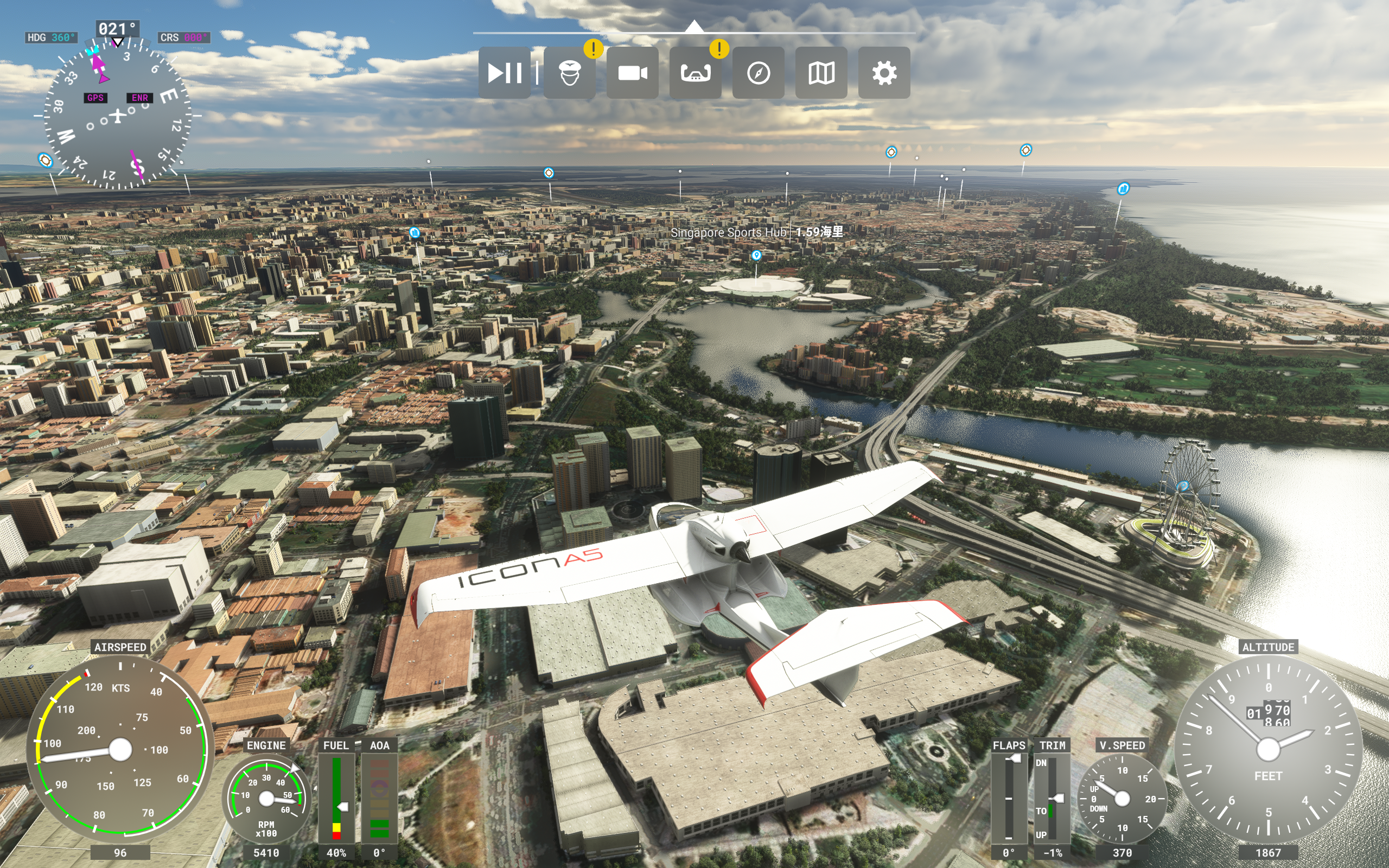Select the Singapore Sports Hub map marker

(756, 256)
